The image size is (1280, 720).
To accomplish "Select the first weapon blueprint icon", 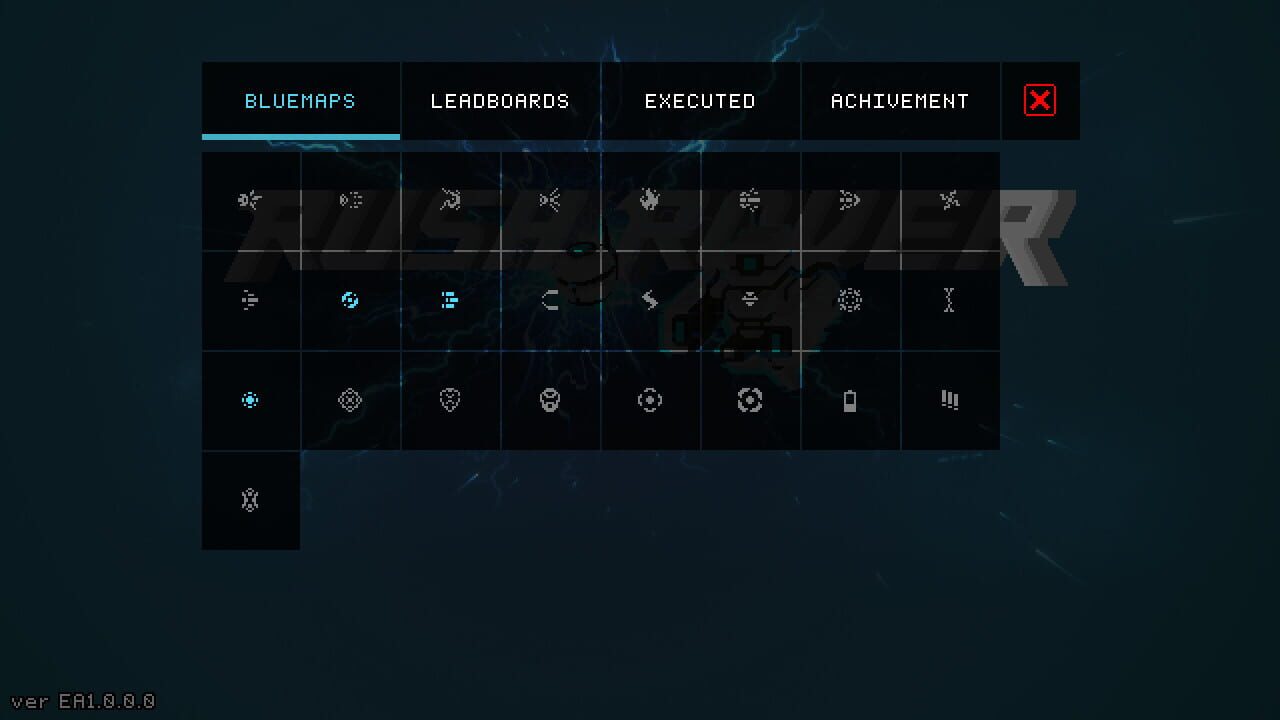I will pos(250,200).
